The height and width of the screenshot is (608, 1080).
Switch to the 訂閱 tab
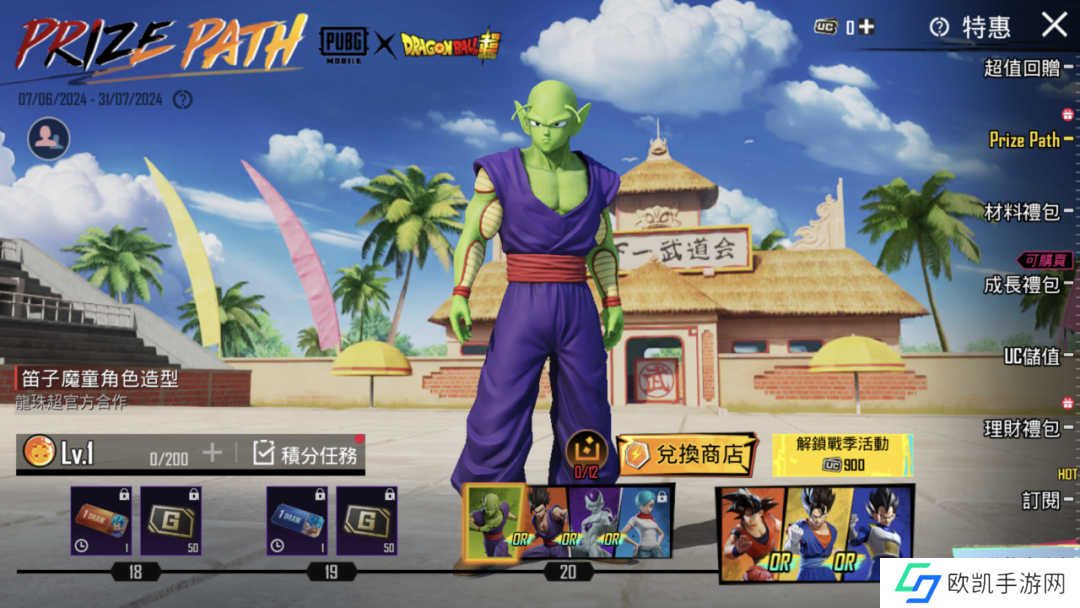1041,500
